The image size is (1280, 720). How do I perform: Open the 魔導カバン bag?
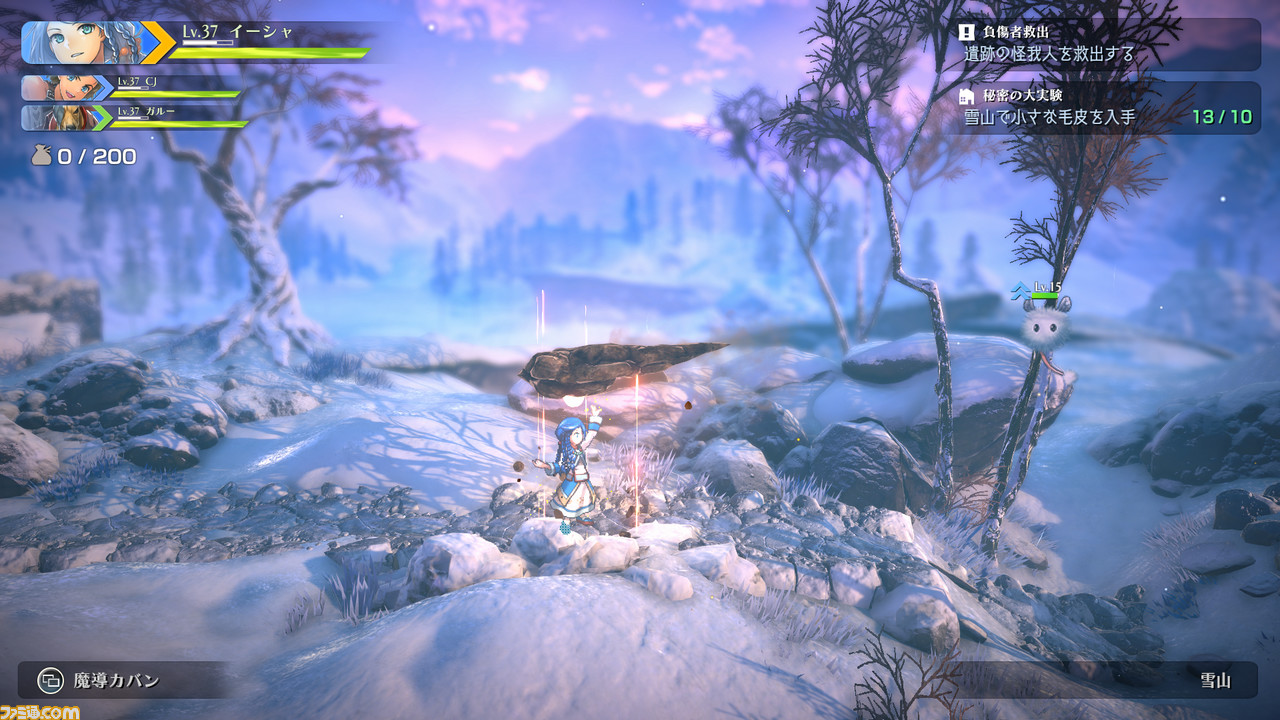[100, 681]
